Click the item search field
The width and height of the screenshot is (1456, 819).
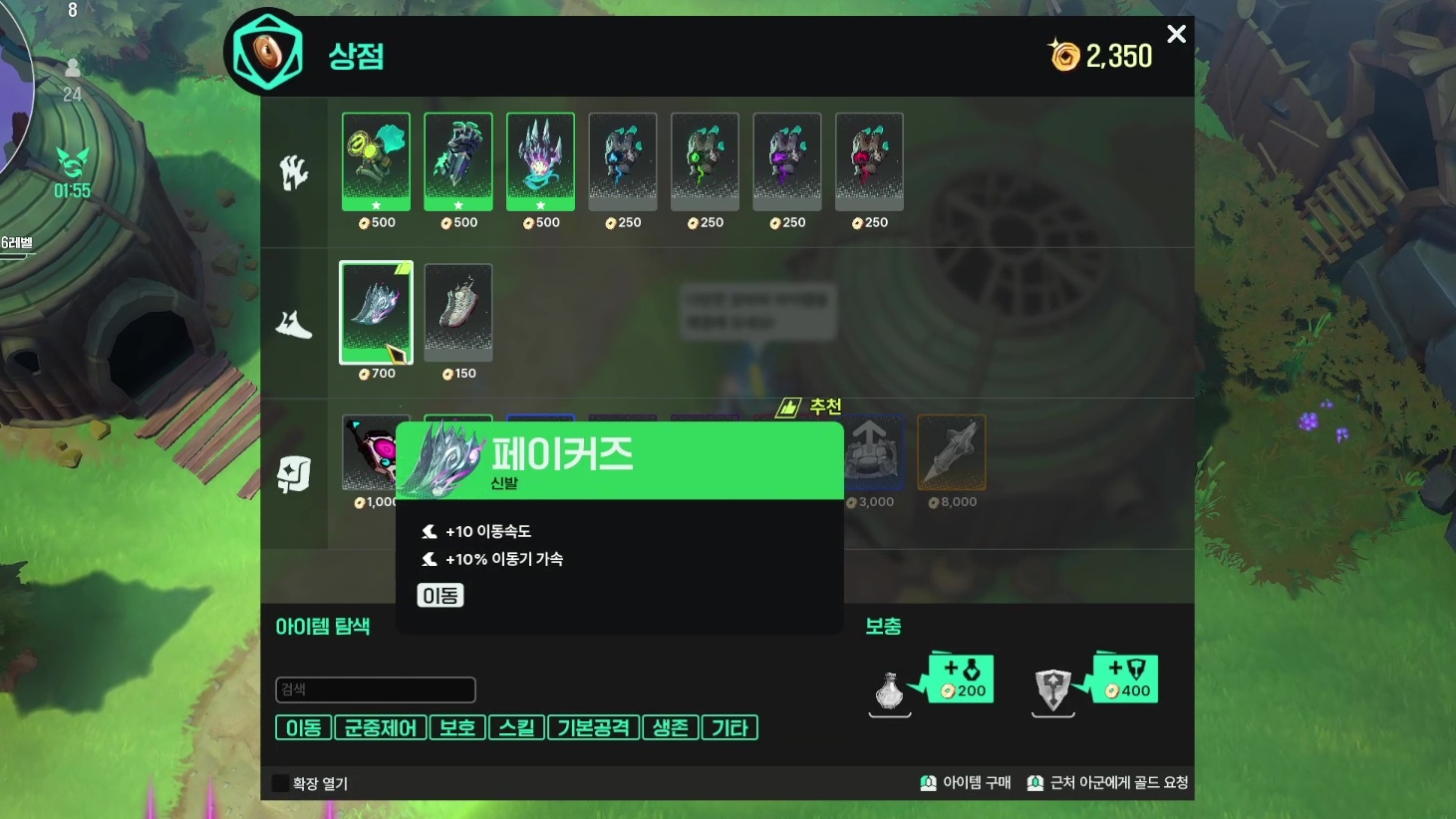pyautogui.click(x=375, y=689)
